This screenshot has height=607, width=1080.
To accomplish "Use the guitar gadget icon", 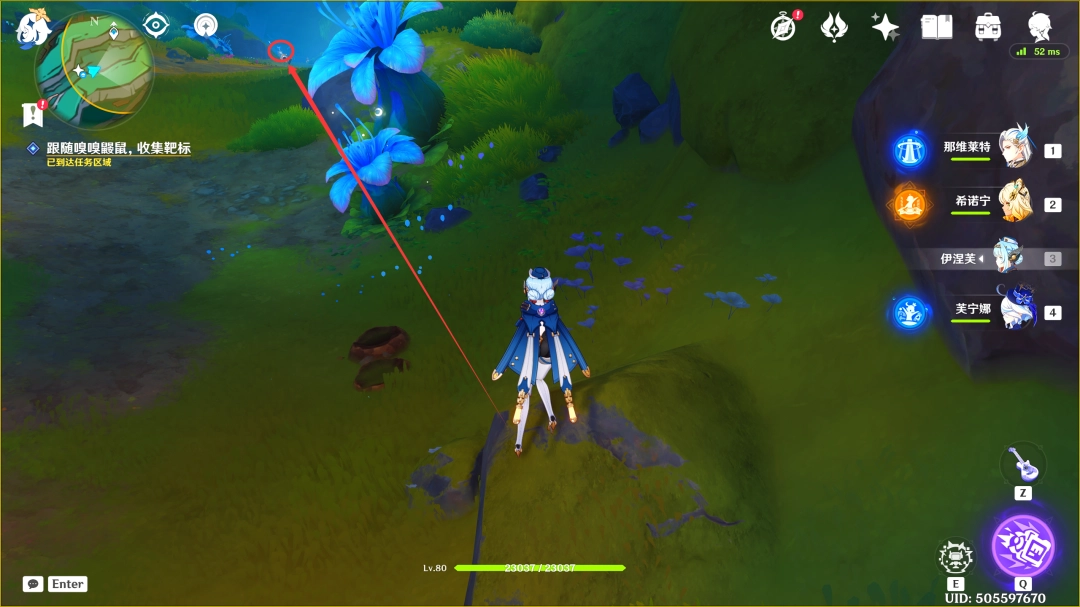I will tap(1019, 463).
